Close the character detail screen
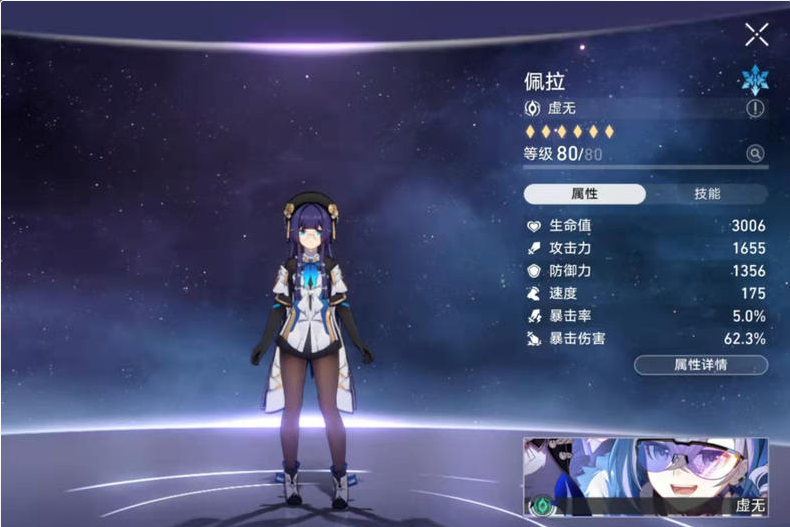The width and height of the screenshot is (790, 527). pyautogui.click(x=756, y=35)
